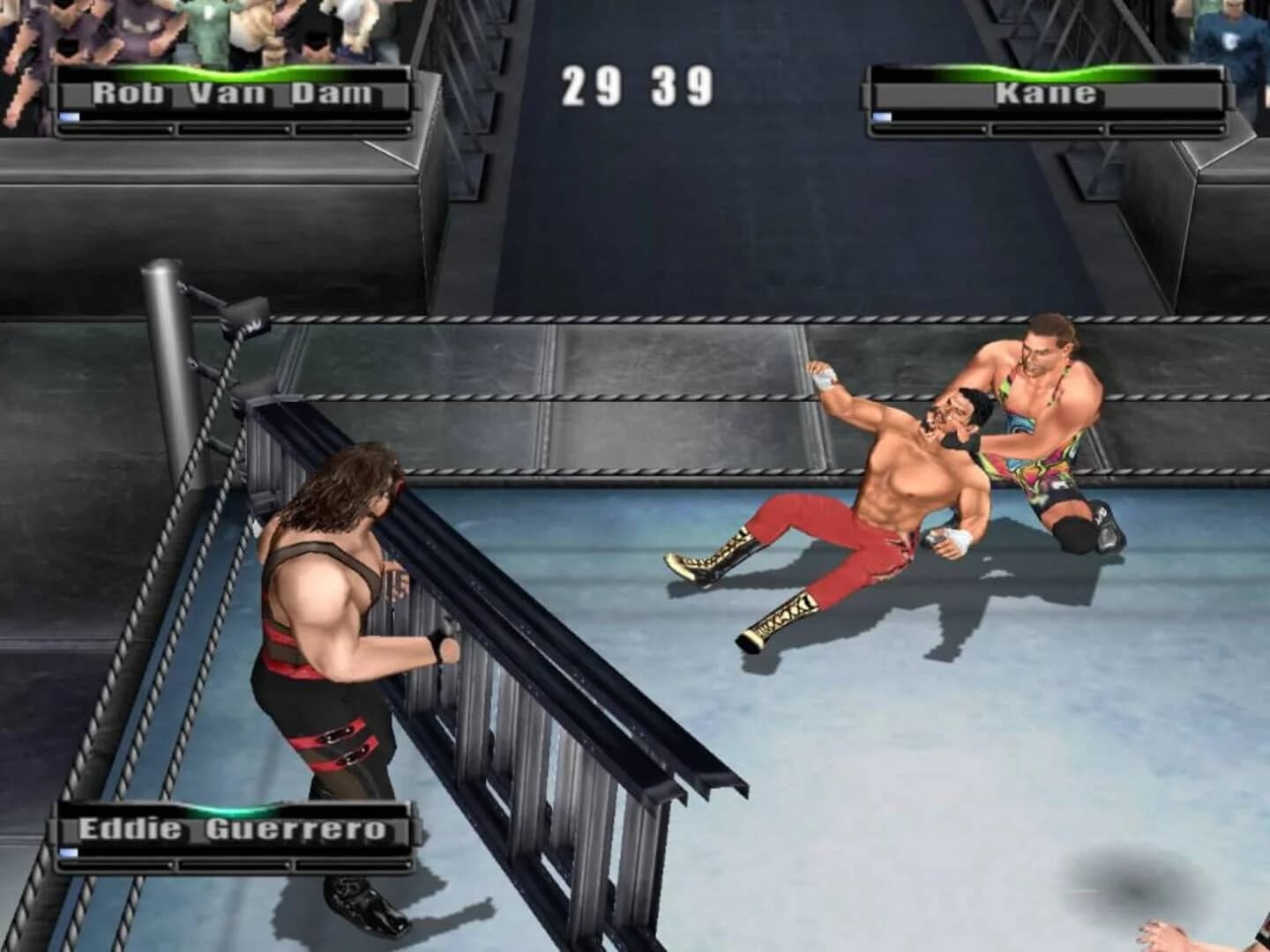Click the middle momentum segment under Kane
The image size is (1270, 952).
click(1050, 130)
